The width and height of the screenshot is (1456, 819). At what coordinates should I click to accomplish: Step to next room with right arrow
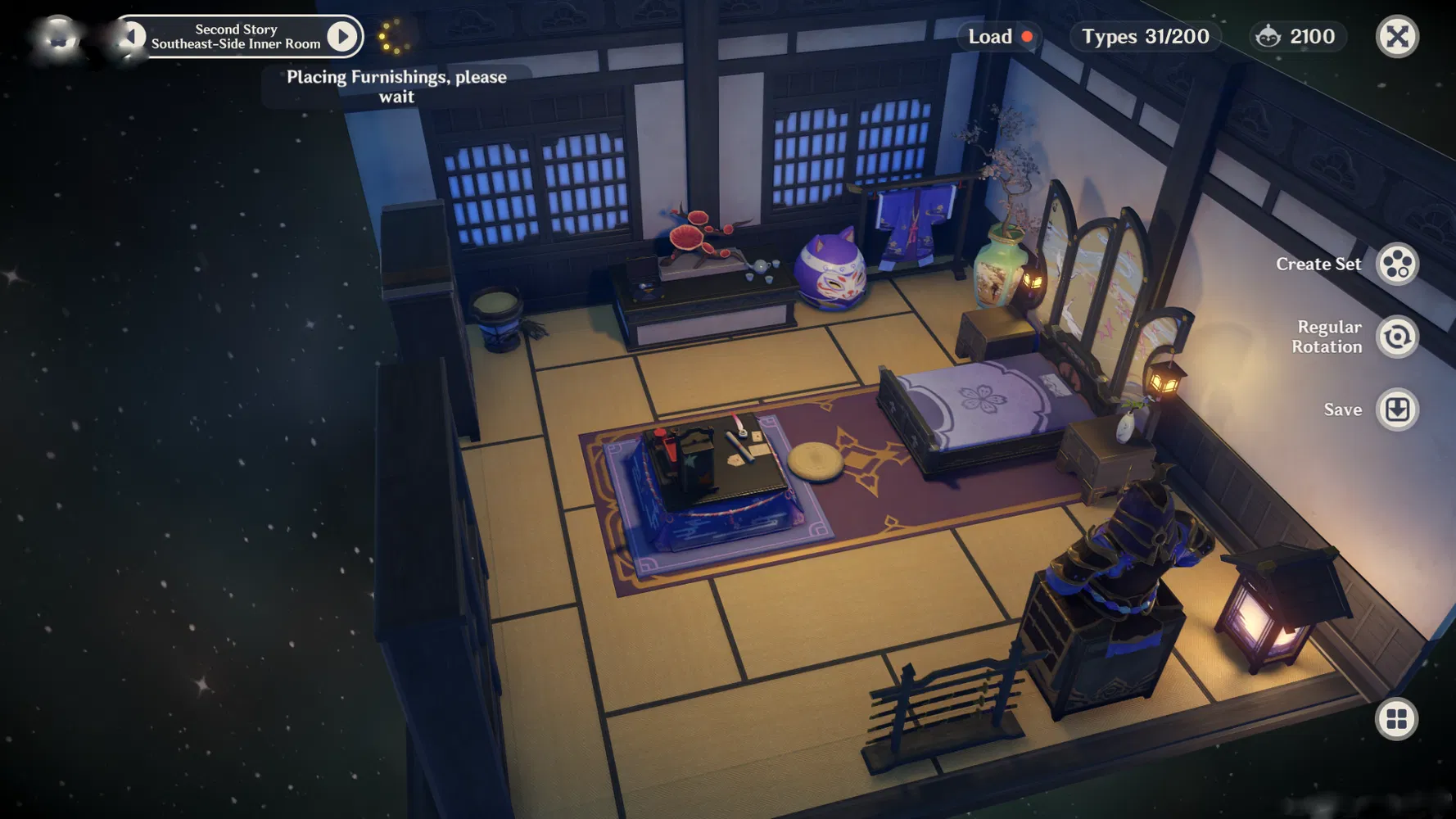tap(343, 36)
